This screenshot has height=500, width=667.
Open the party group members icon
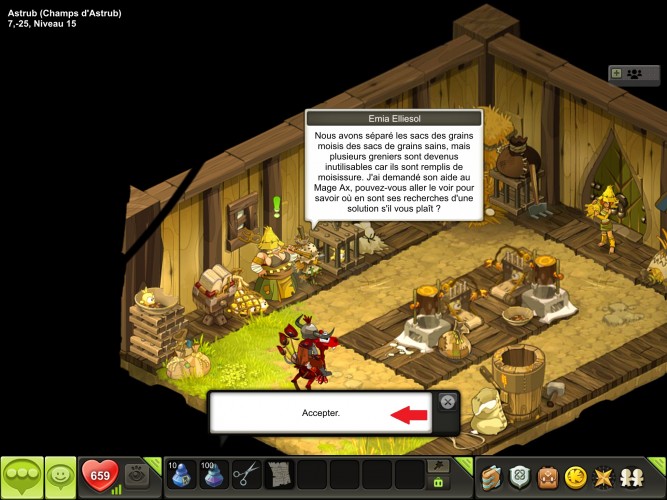point(634,73)
